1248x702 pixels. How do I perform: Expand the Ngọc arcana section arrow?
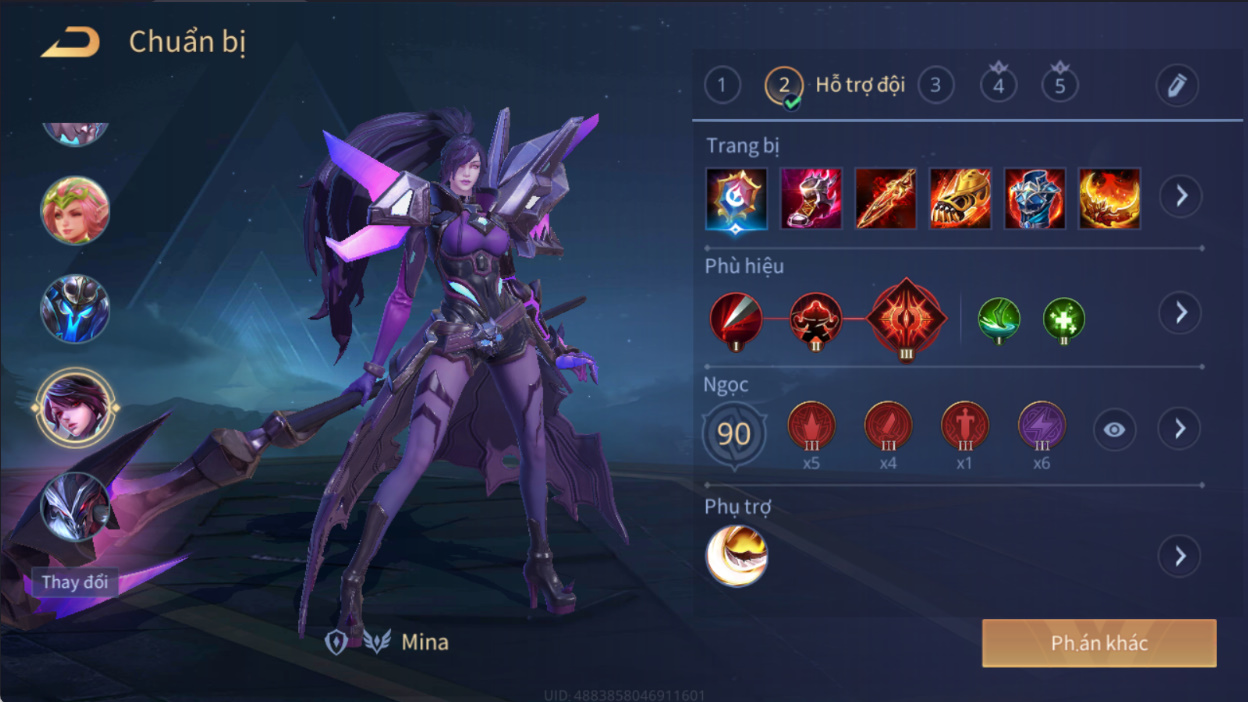(1180, 429)
